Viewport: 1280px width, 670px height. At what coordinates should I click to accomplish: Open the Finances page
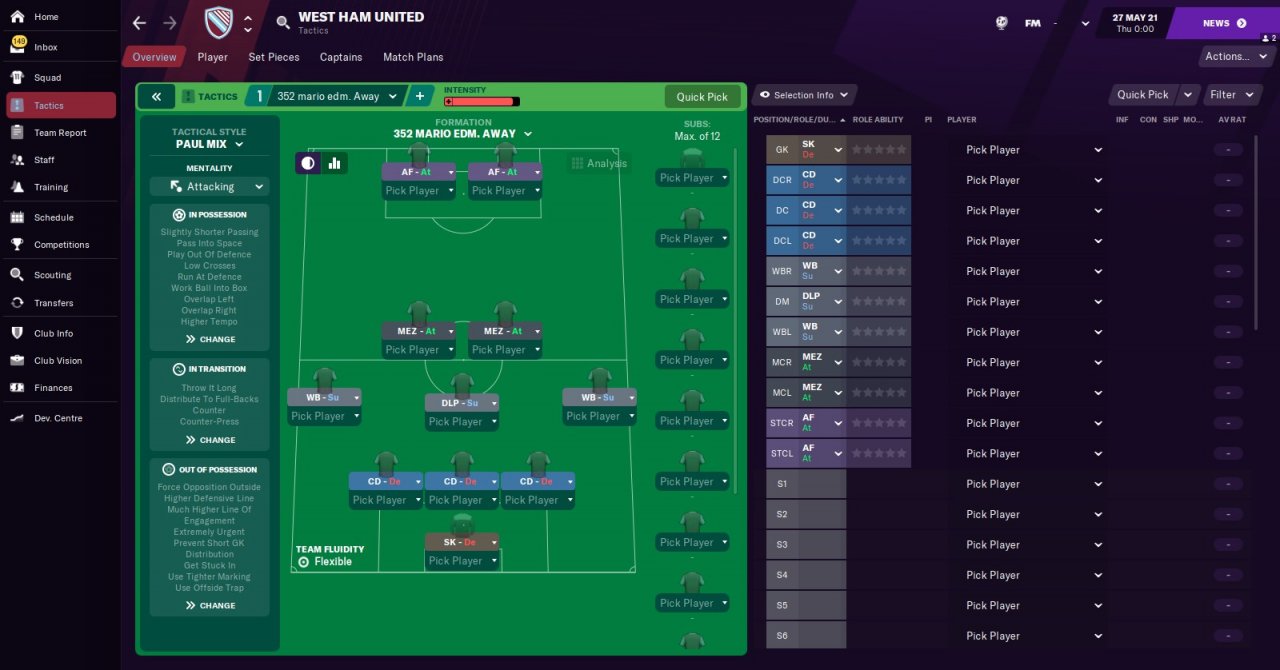pos(53,388)
